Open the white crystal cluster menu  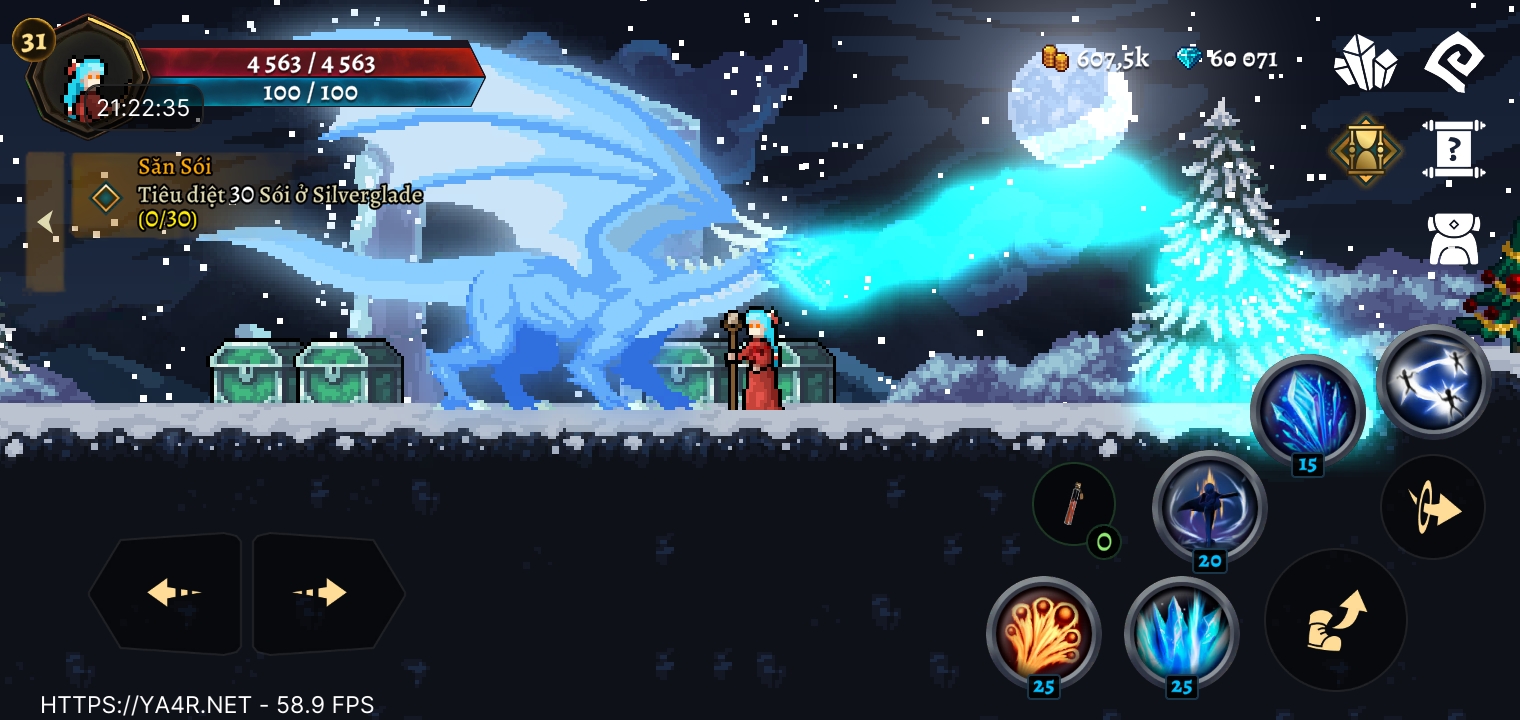(x=1365, y=62)
